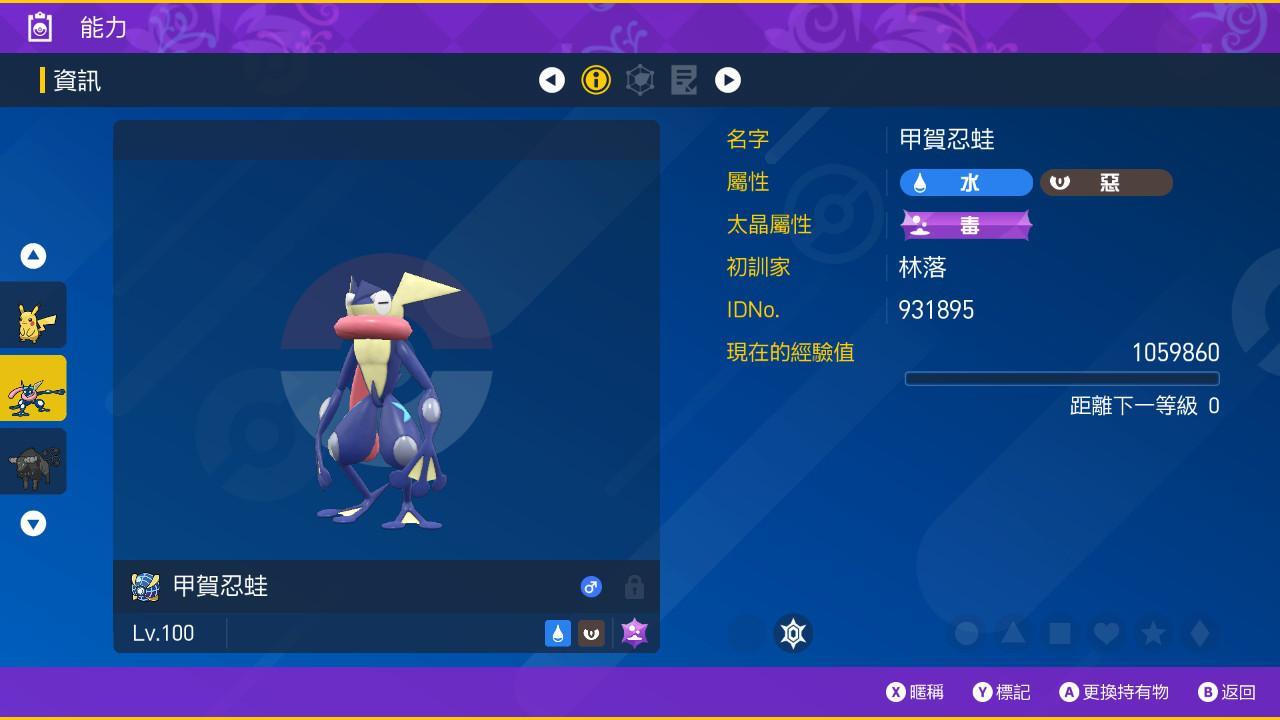Select the Poison Tera type banner
The image size is (1280, 720).
[x=966, y=224]
